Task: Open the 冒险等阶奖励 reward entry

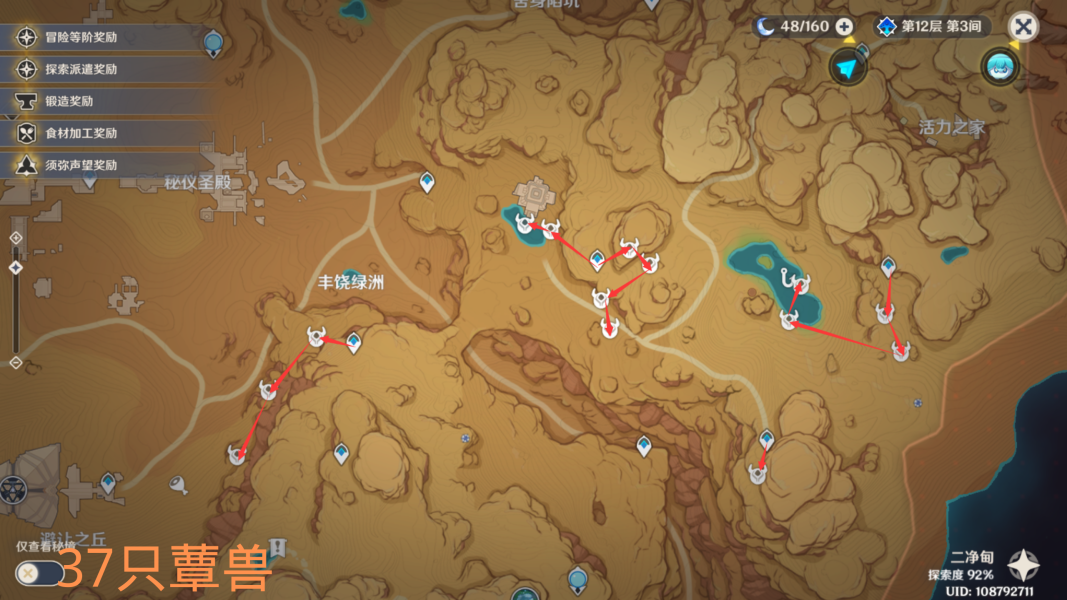Action: 80,38
